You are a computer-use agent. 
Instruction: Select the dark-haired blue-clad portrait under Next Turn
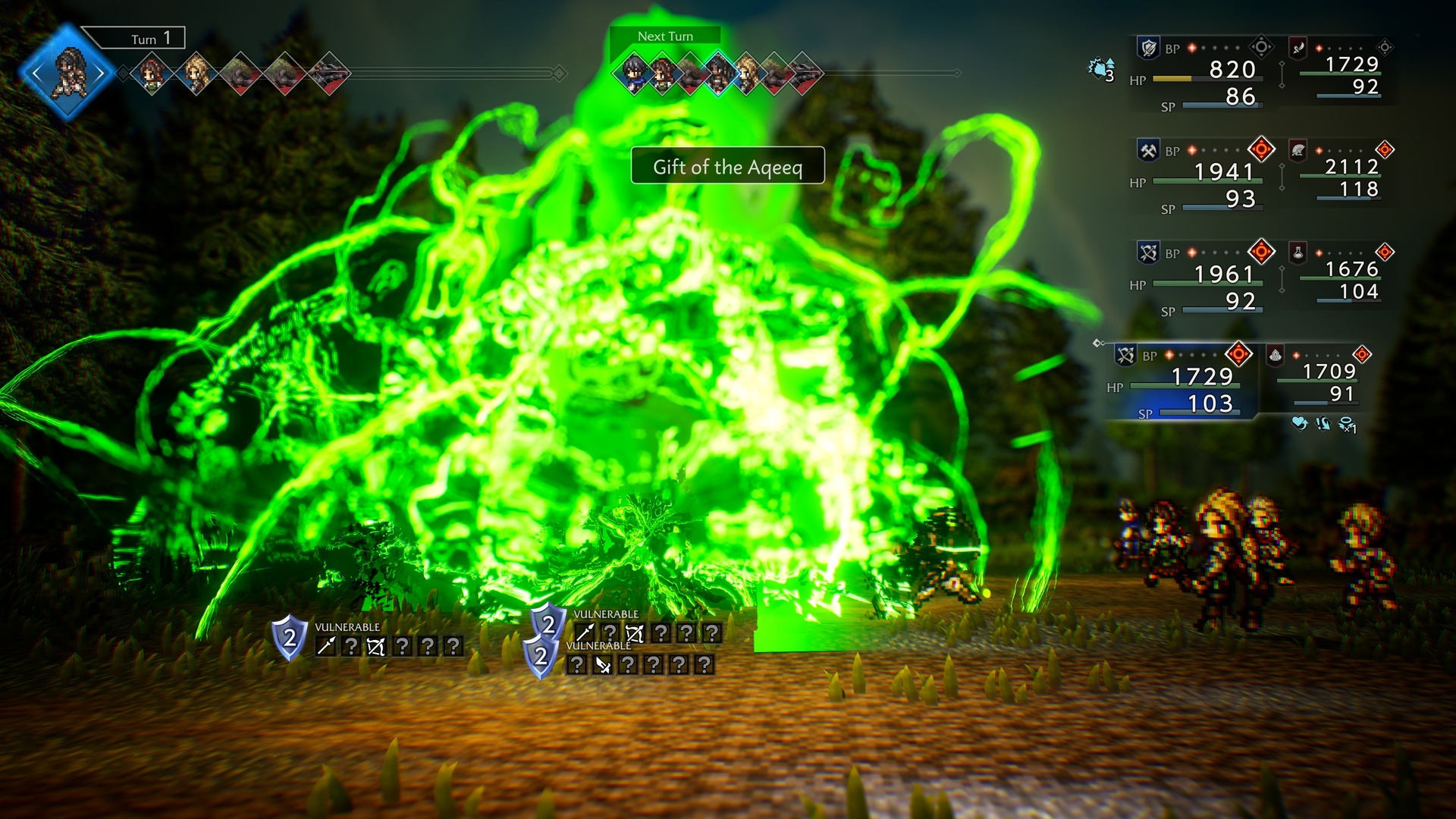[x=633, y=74]
